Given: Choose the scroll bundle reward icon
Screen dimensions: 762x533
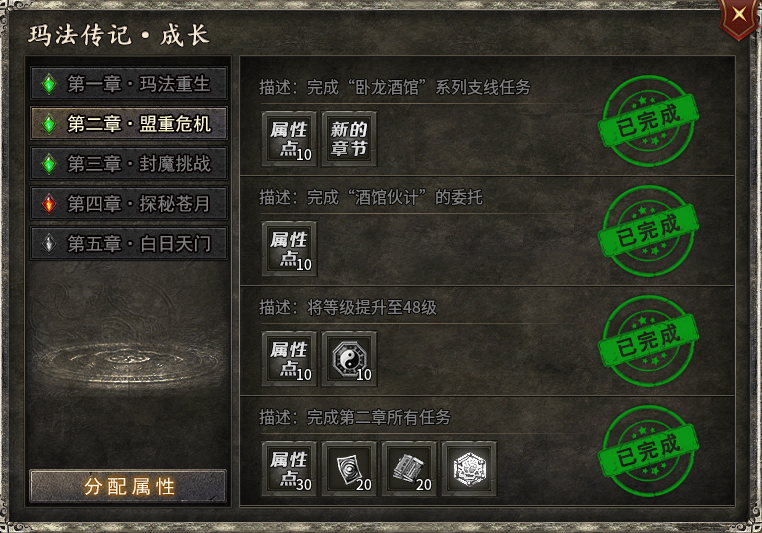Looking at the screenshot, I should 410,468.
